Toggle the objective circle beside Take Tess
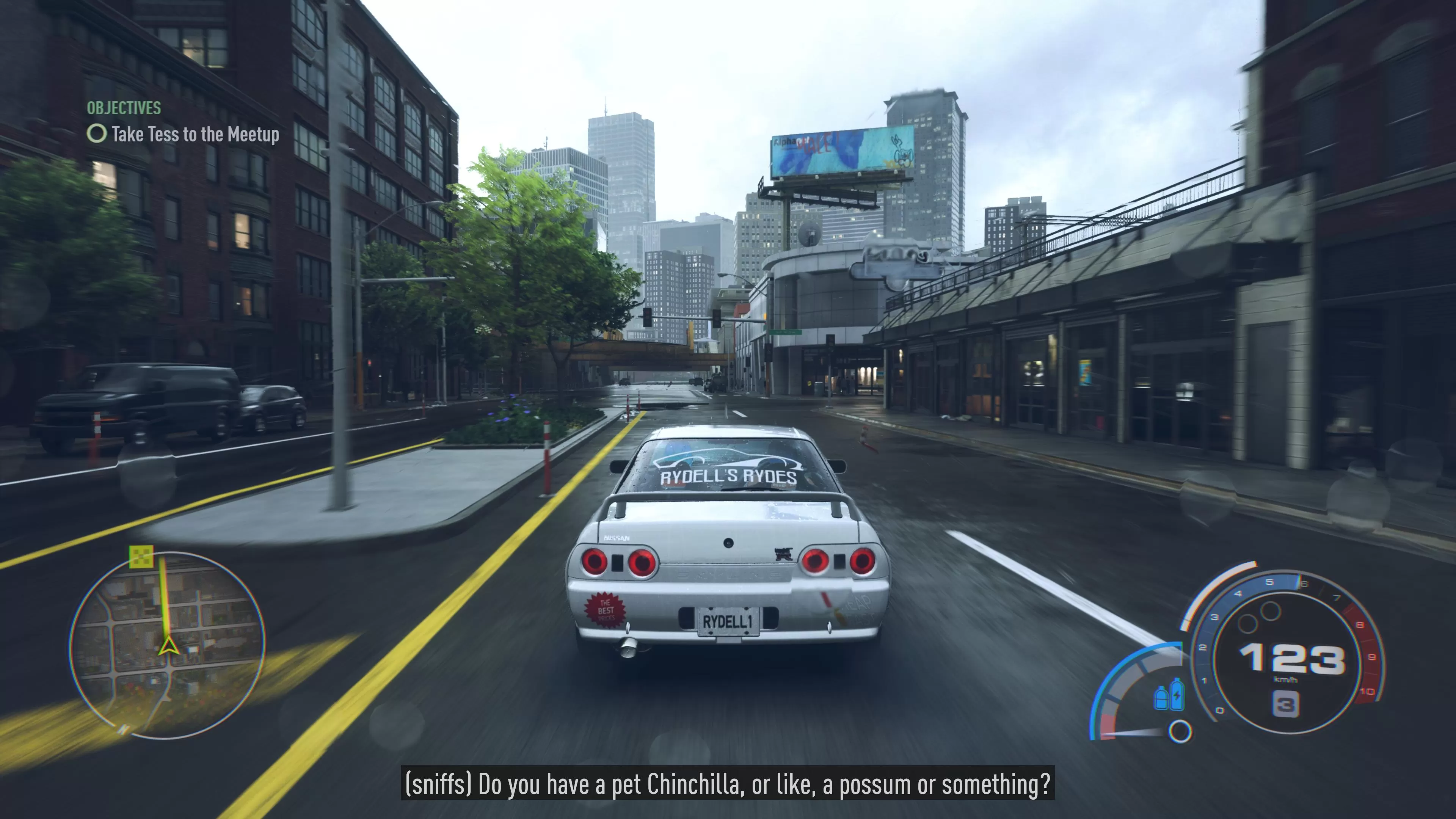This screenshot has height=819, width=1456. tap(97, 135)
